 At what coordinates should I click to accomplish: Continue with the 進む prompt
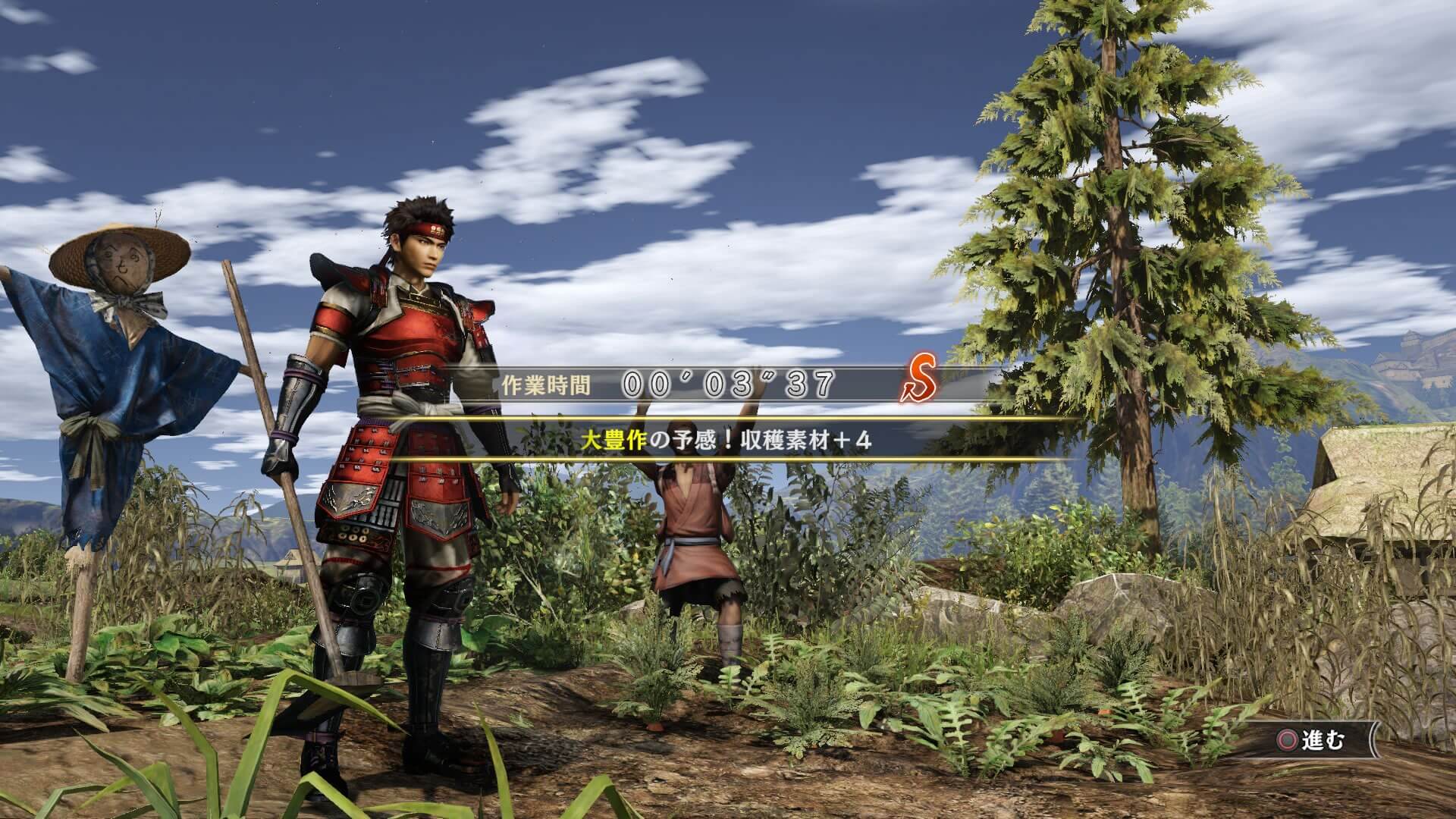[1311, 740]
